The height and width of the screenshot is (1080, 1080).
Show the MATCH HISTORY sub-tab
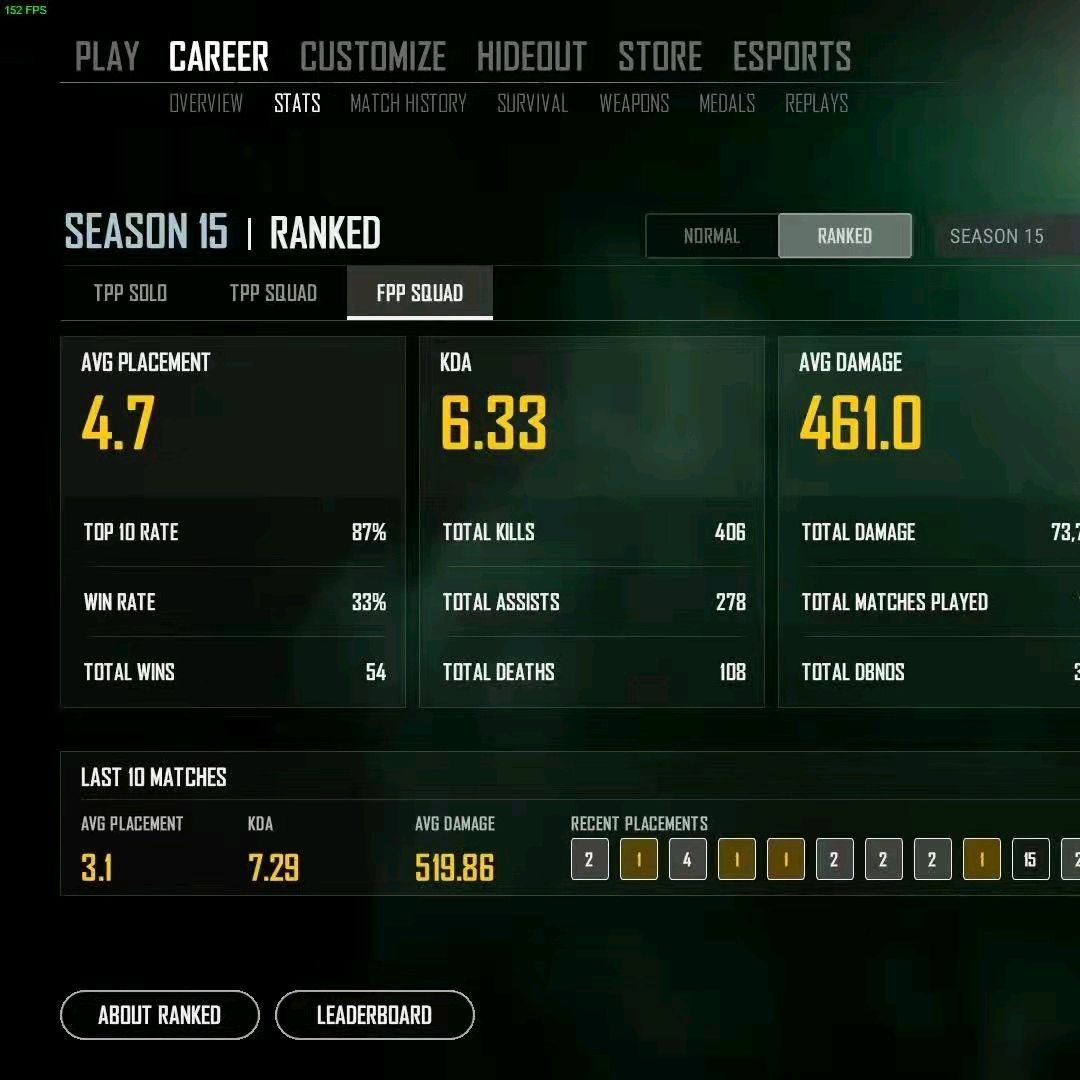[408, 103]
